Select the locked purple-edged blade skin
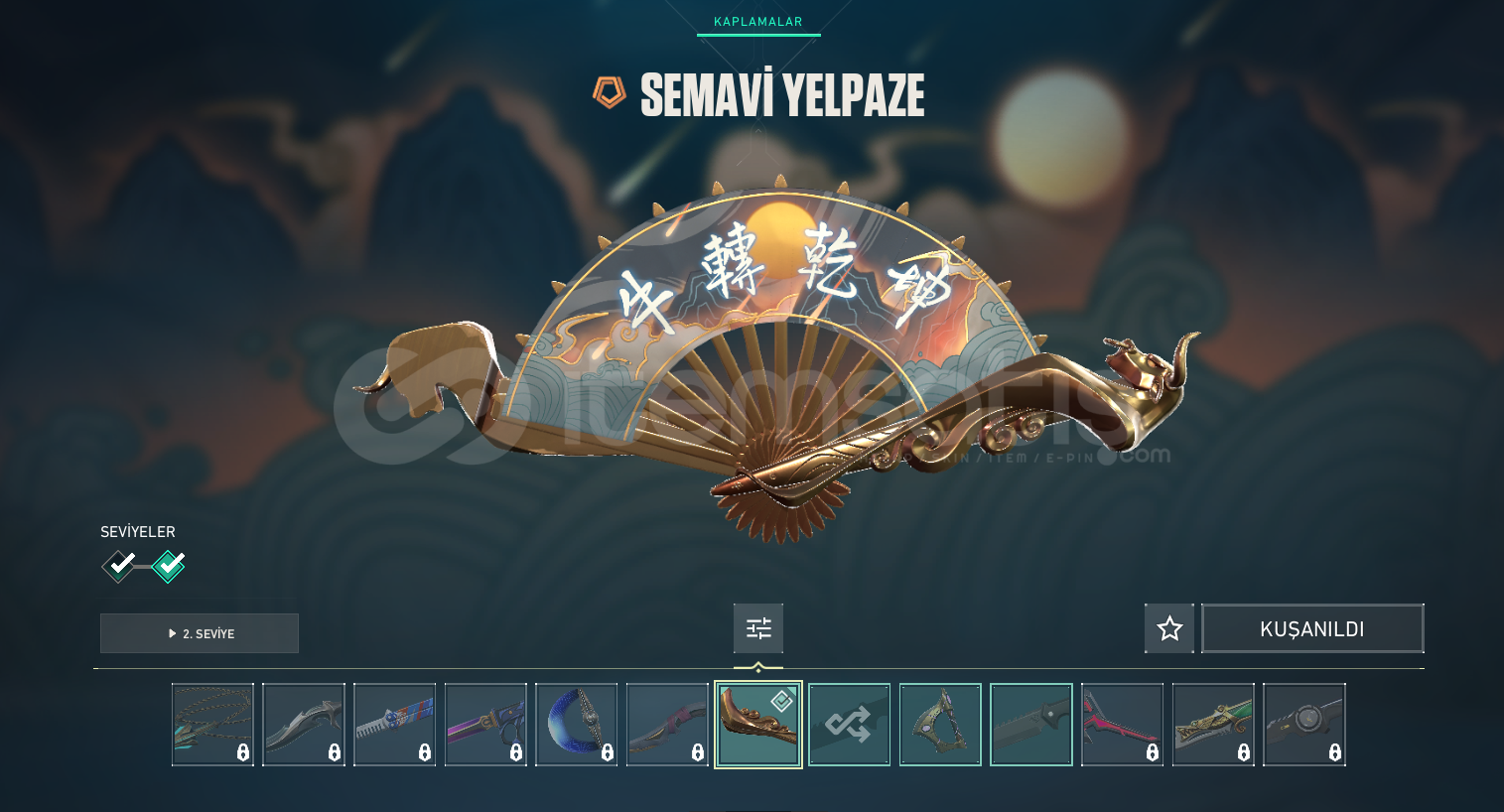 tap(485, 725)
